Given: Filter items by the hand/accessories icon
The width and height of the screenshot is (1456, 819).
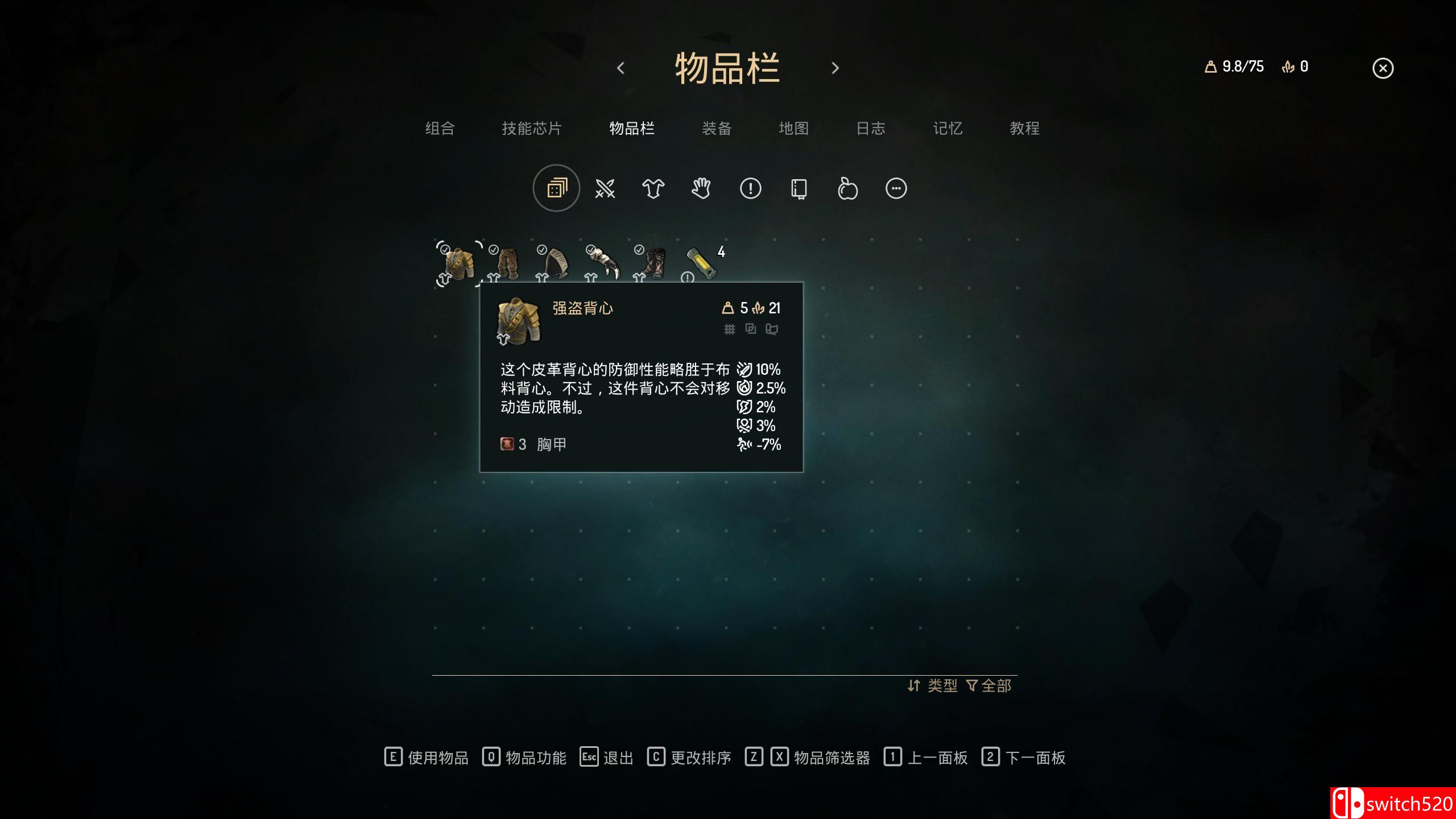Looking at the screenshot, I should (x=701, y=188).
